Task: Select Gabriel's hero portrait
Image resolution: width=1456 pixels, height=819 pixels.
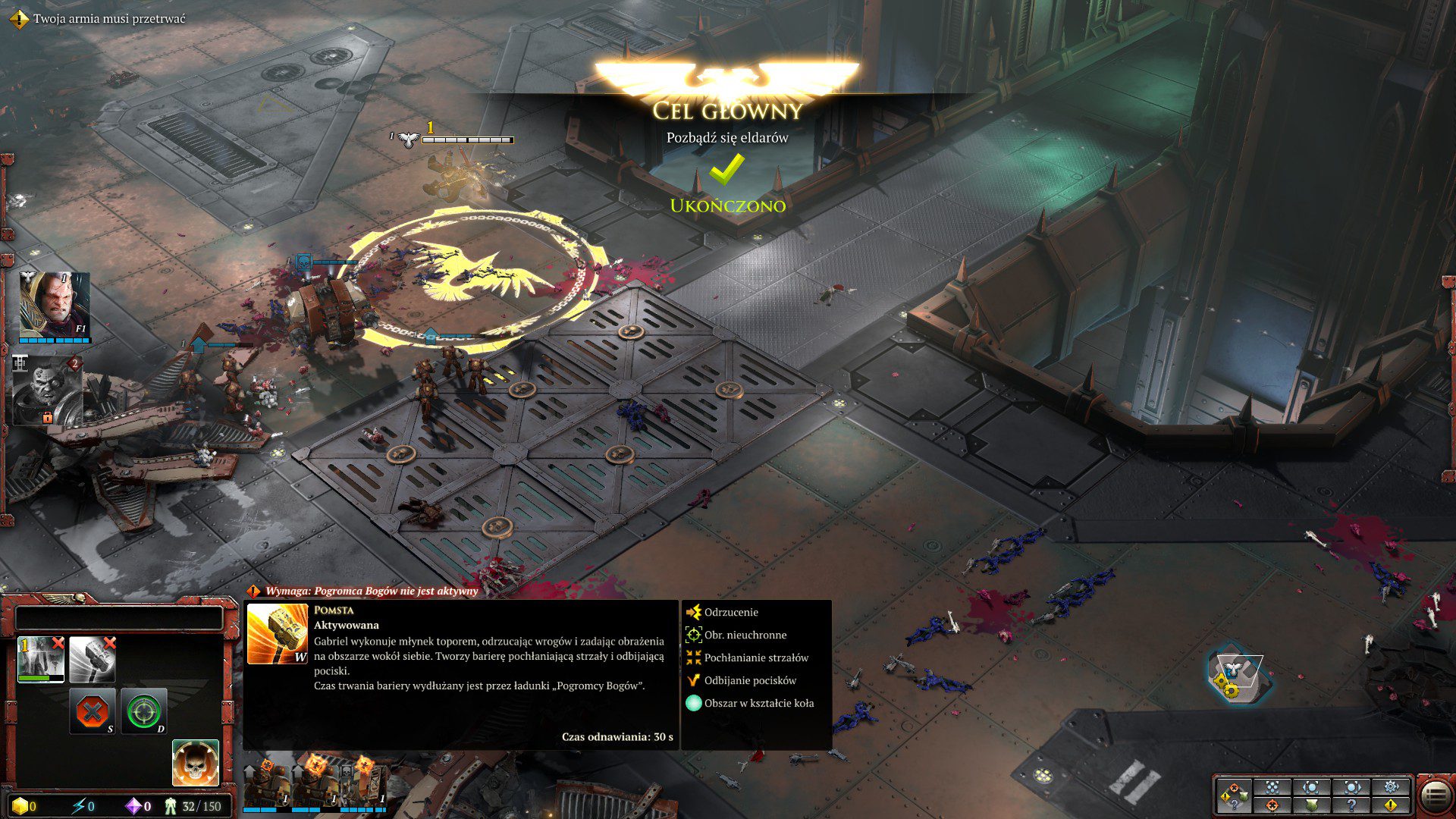Action: pyautogui.click(x=54, y=306)
